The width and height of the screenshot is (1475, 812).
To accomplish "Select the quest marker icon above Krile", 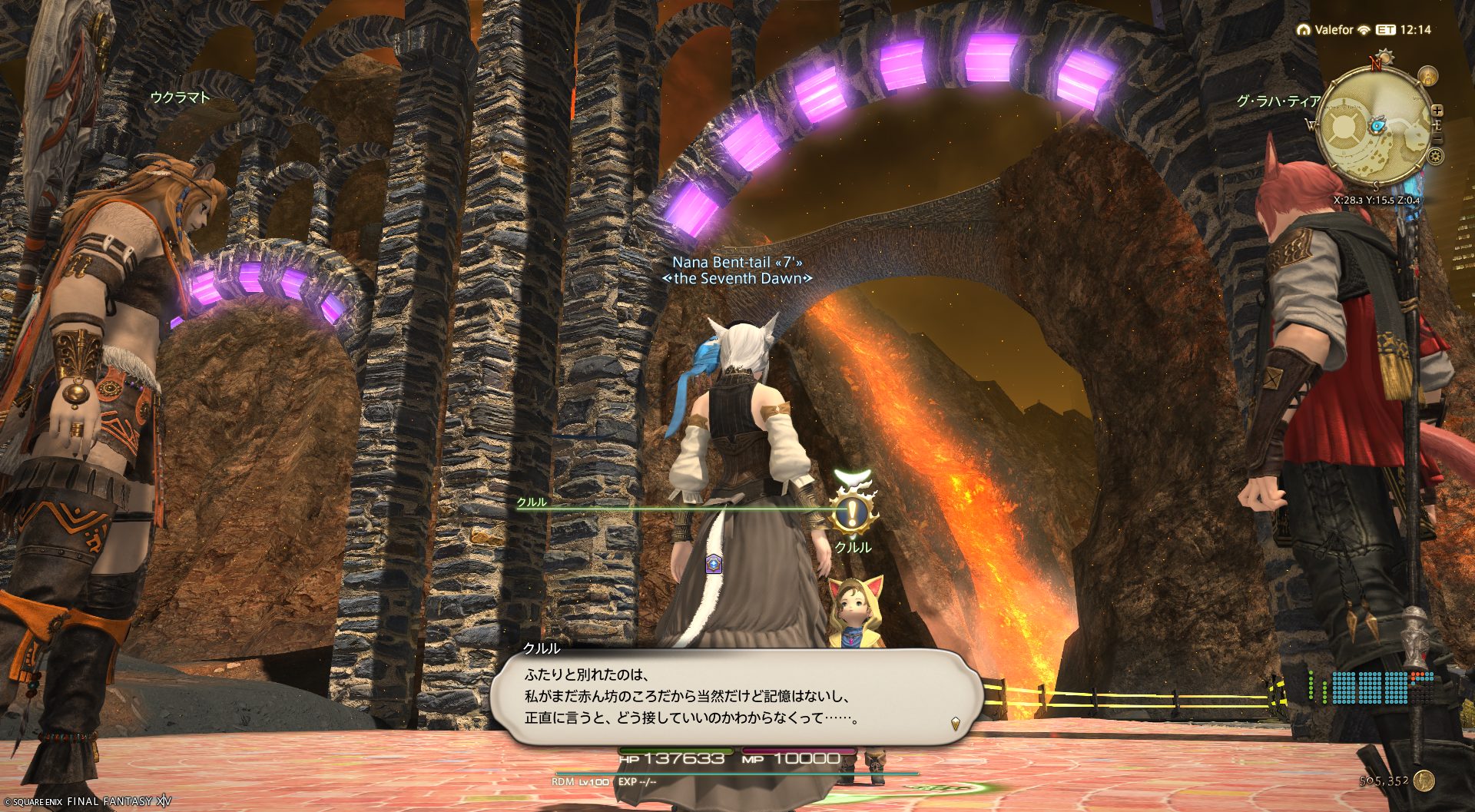I will [852, 513].
